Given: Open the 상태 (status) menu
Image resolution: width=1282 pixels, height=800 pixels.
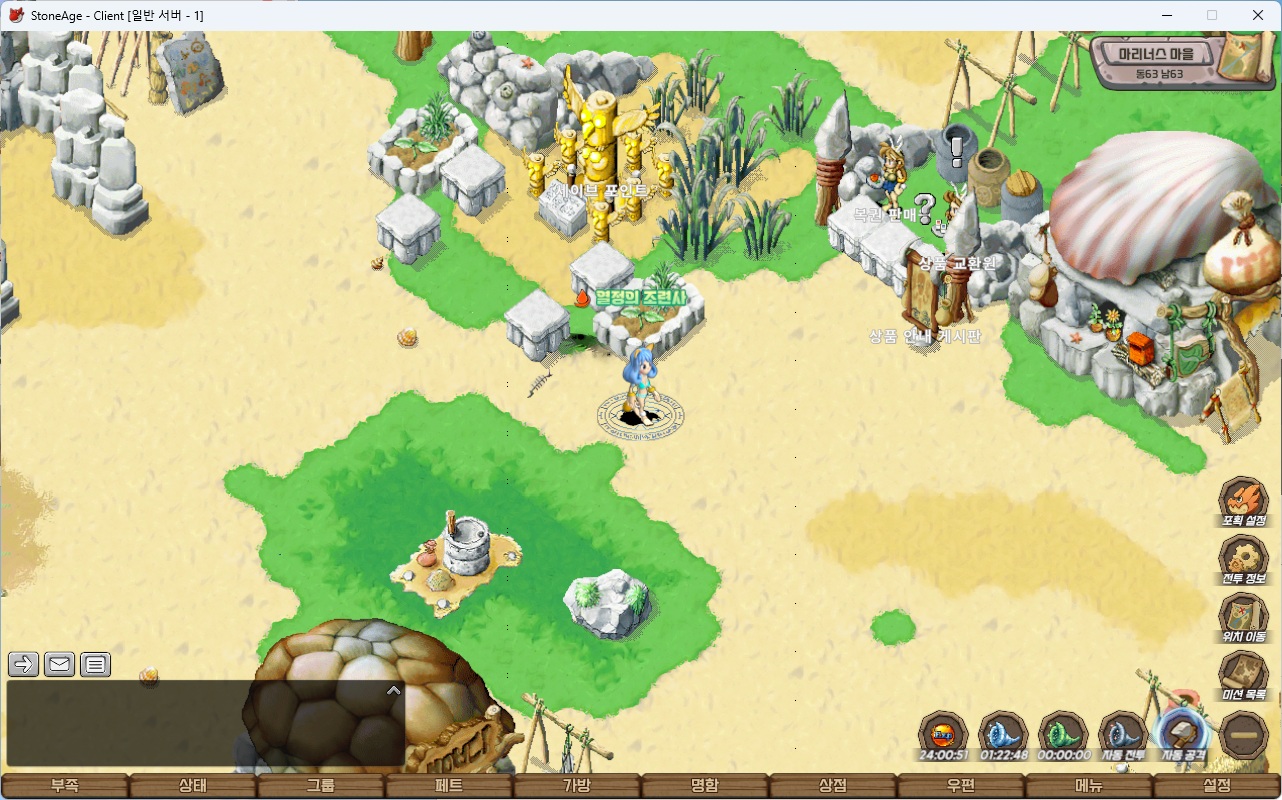Looking at the screenshot, I should coord(192,786).
